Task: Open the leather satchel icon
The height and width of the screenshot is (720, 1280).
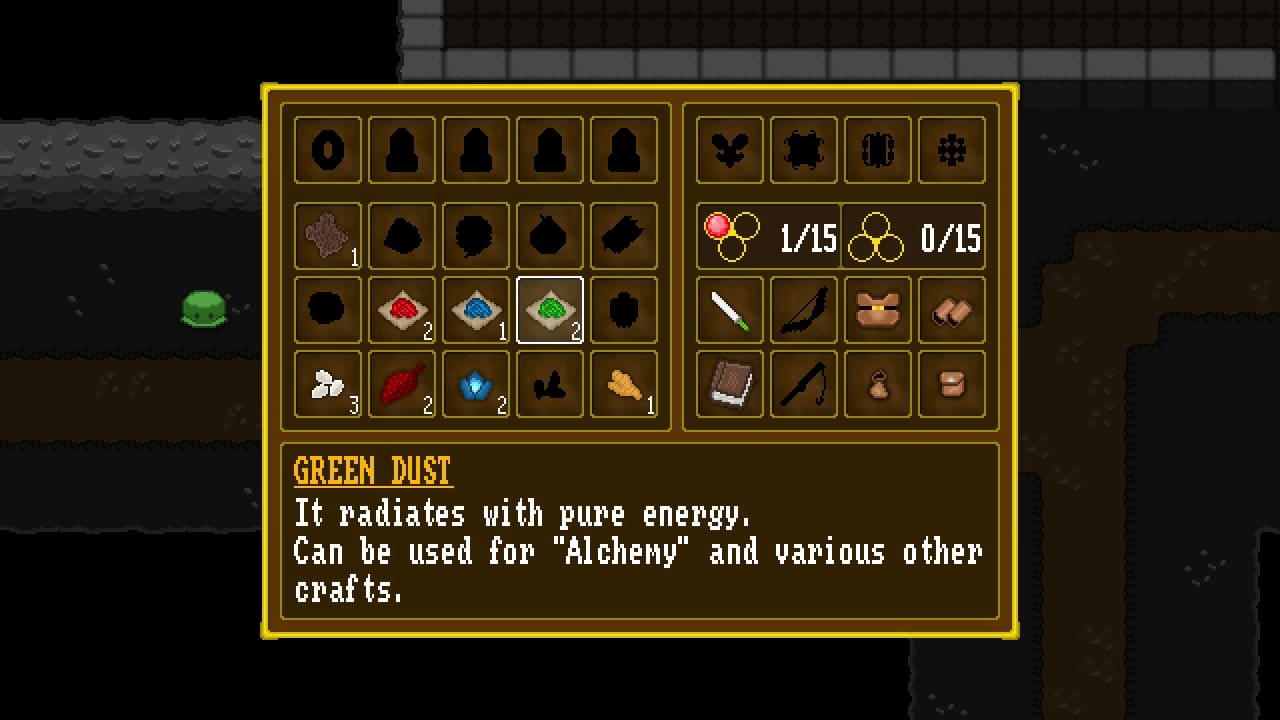Action: coord(951,384)
